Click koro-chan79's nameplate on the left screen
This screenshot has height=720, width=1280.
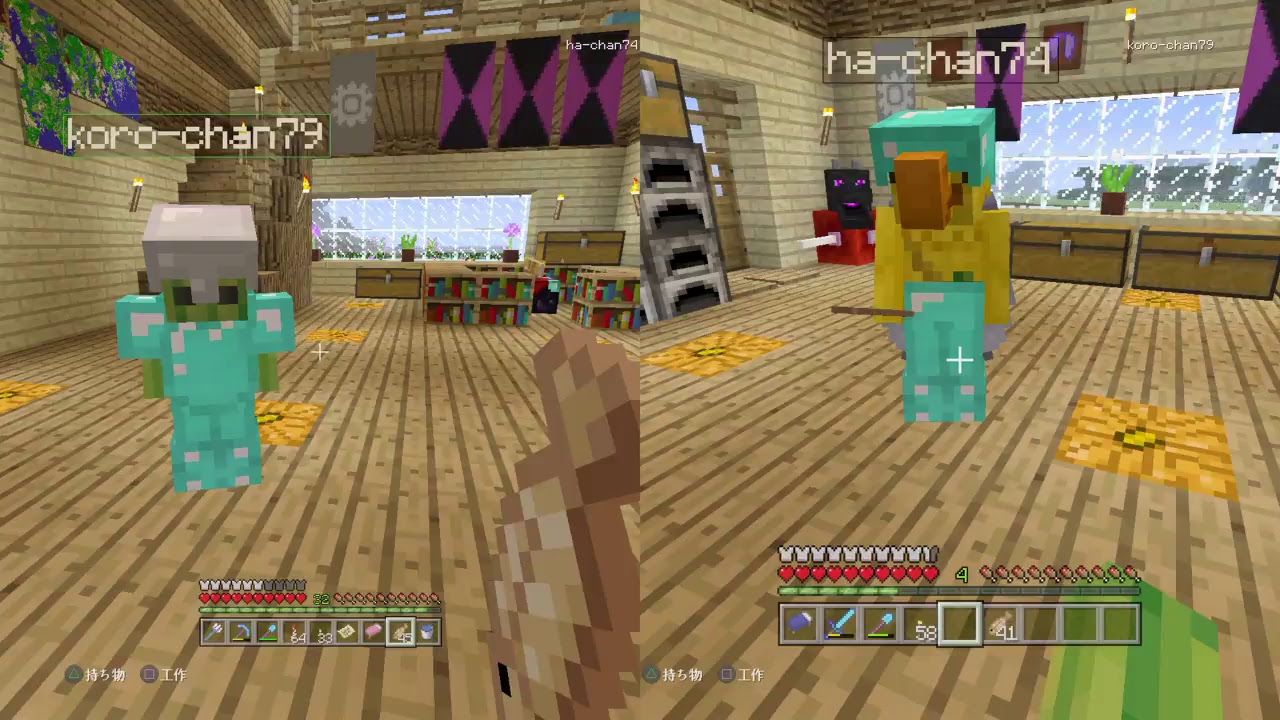coord(195,135)
